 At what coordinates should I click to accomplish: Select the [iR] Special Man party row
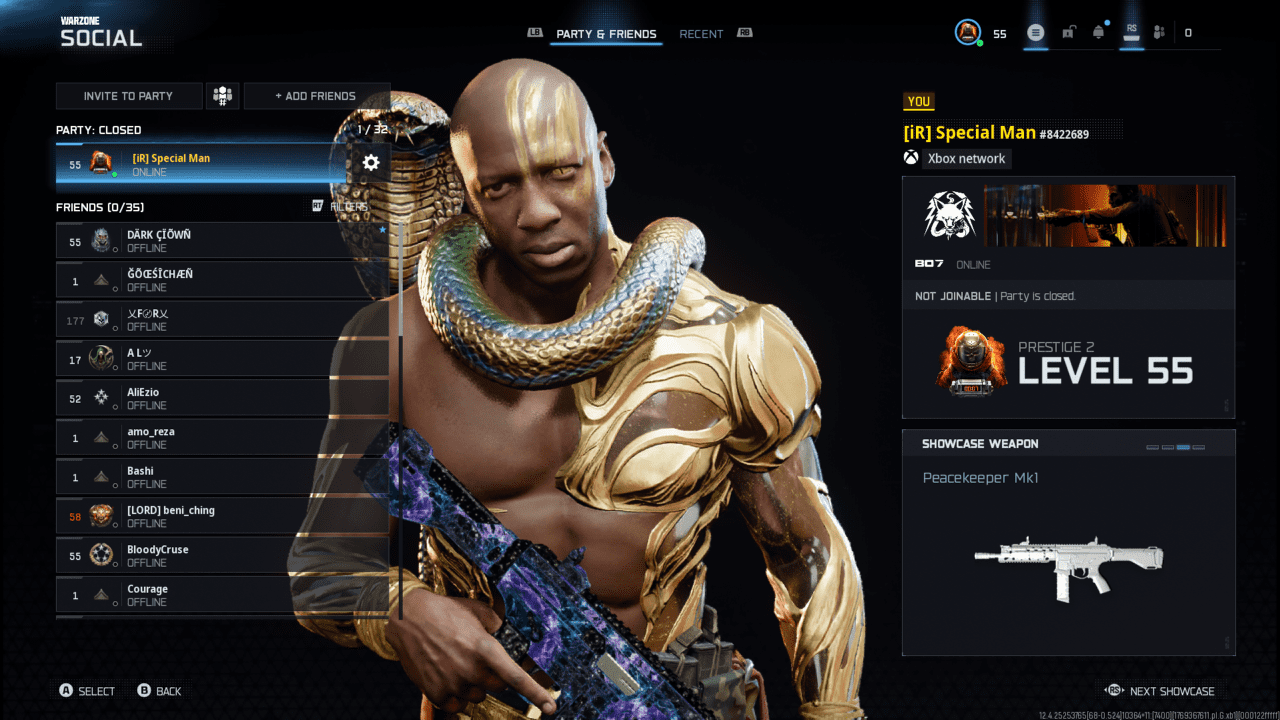click(200, 164)
